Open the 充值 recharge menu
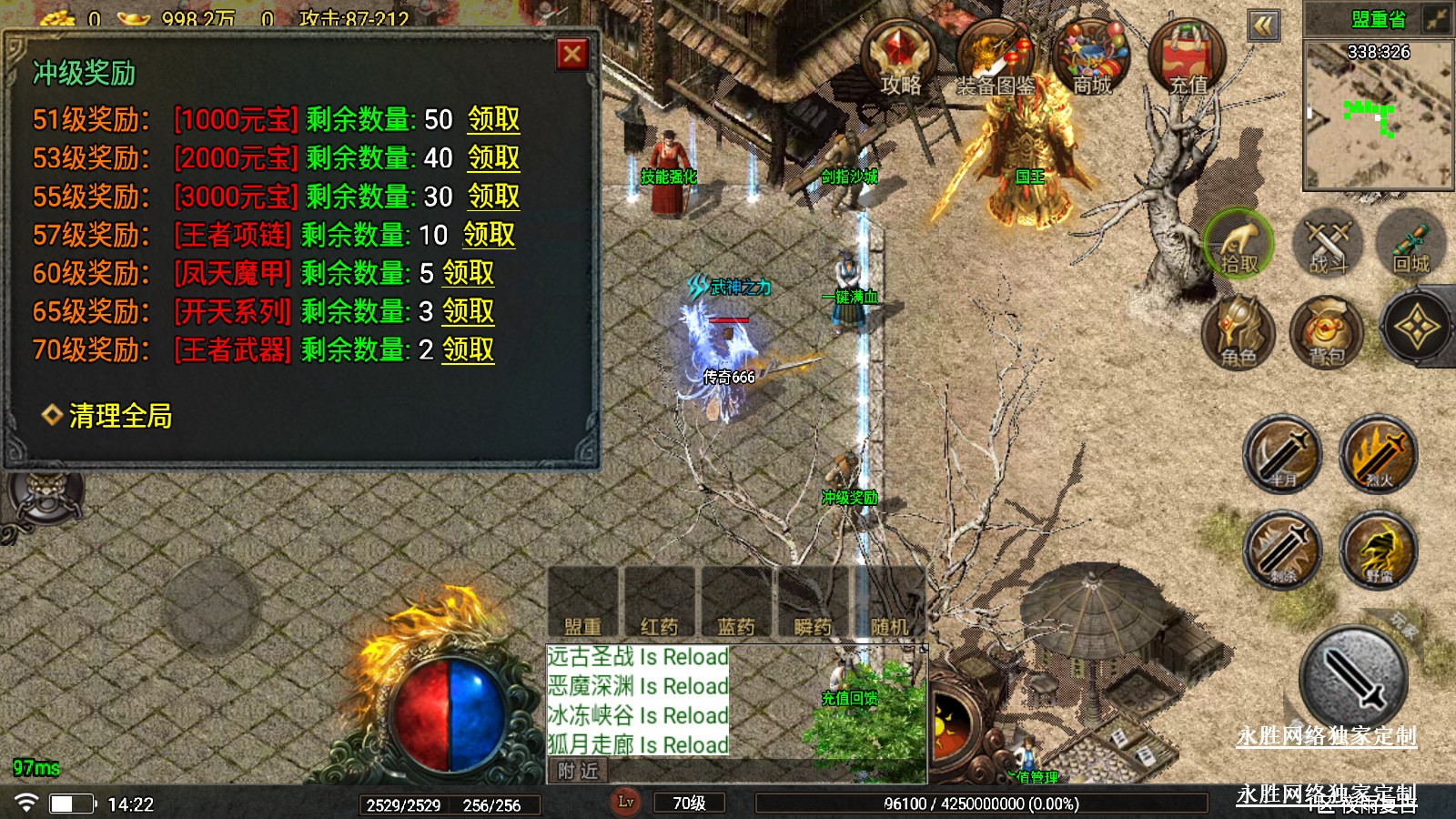Screen dimensions: 1456x819 (1187, 59)
